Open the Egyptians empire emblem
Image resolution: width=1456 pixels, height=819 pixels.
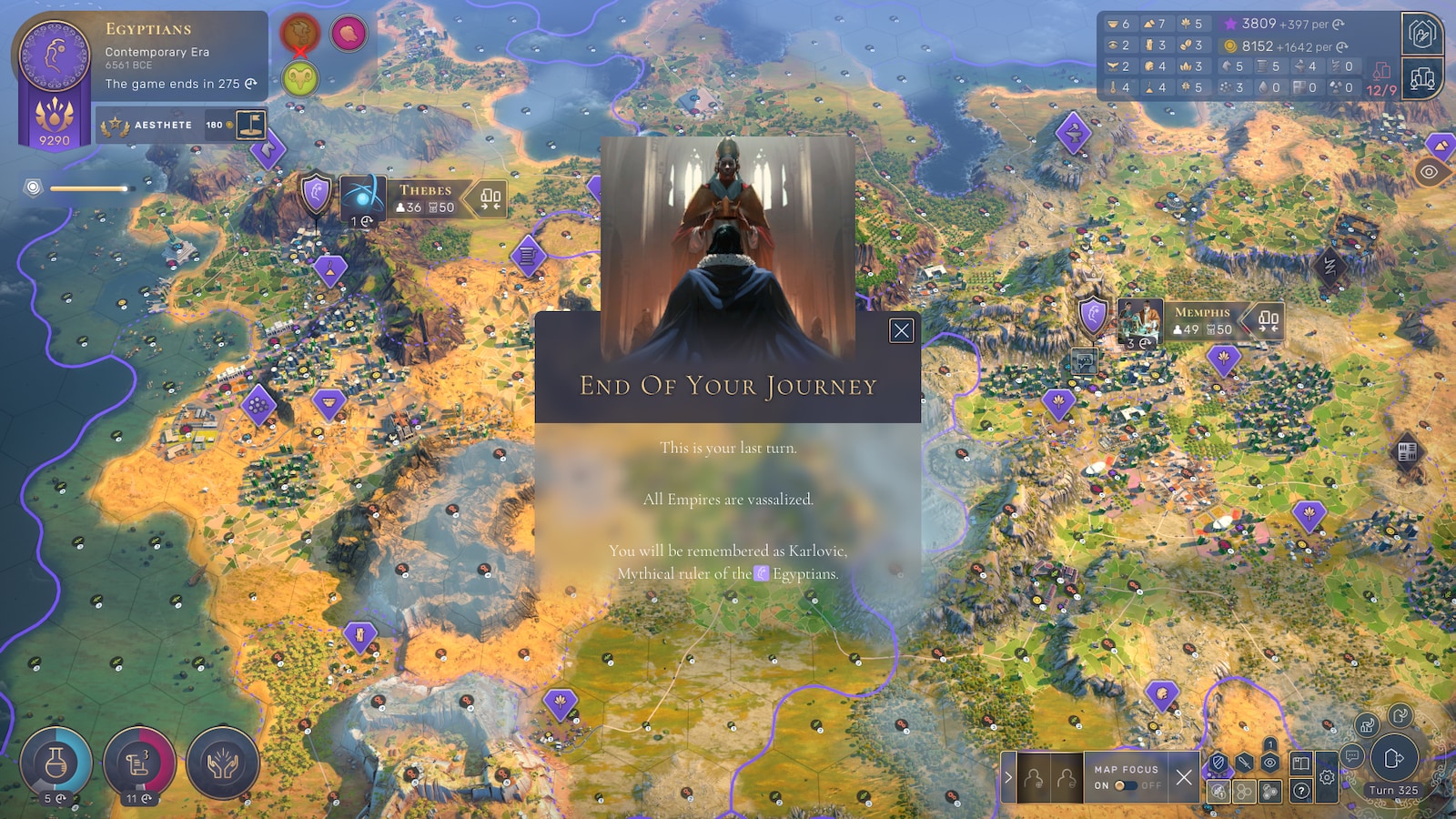click(55, 56)
